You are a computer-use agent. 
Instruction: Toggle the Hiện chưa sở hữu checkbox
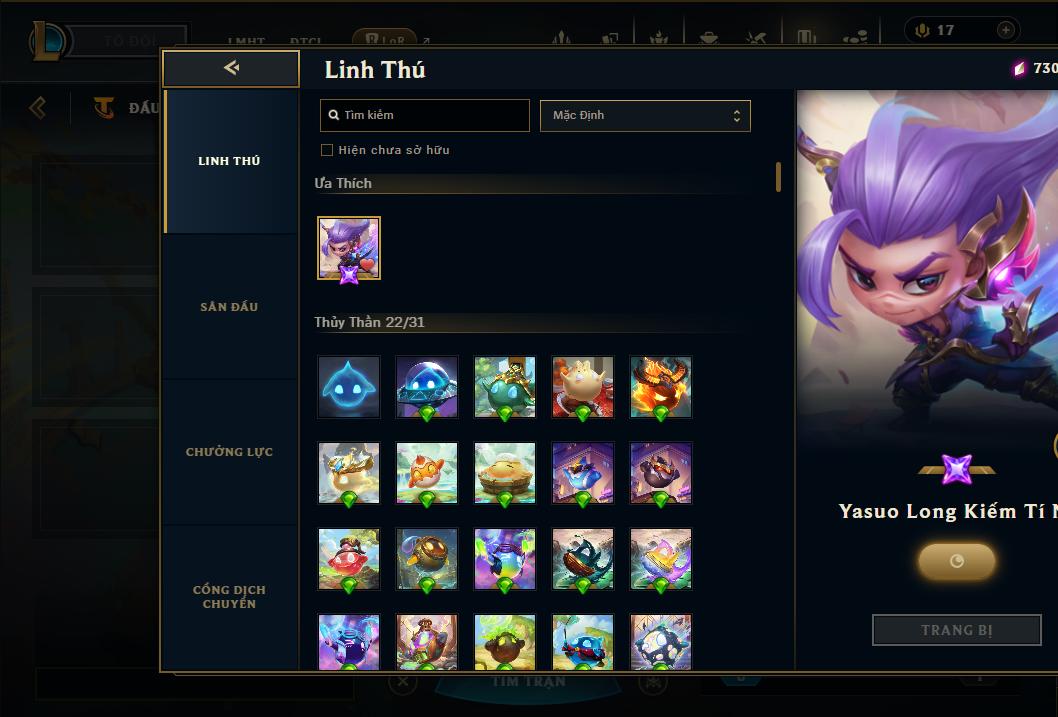point(327,150)
